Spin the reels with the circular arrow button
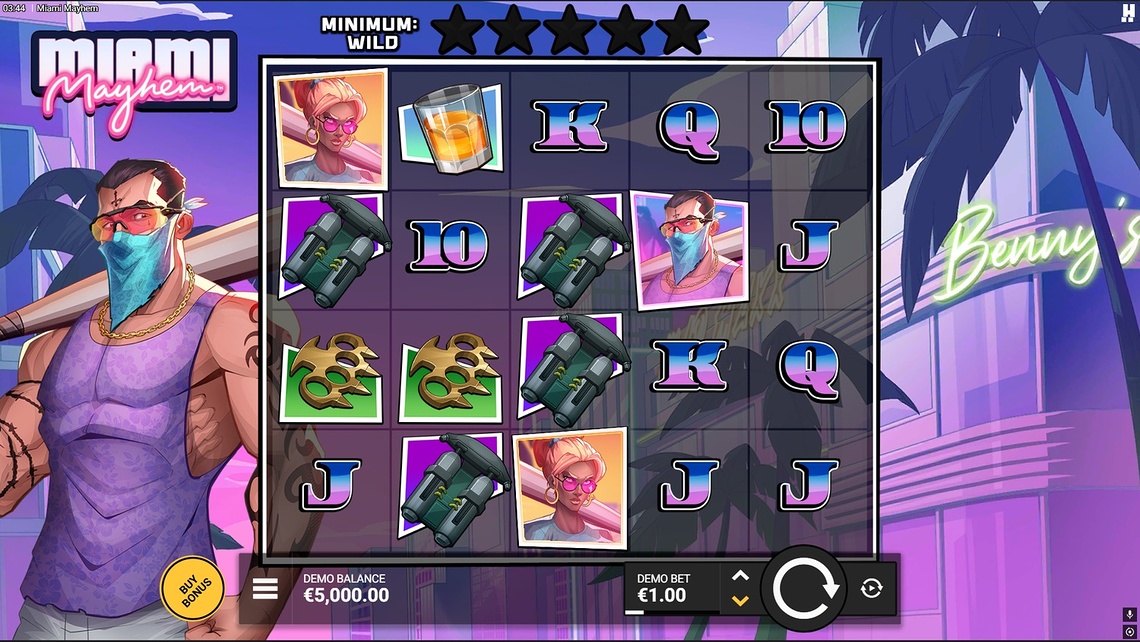Viewport: 1140px width, 642px height. (x=803, y=588)
